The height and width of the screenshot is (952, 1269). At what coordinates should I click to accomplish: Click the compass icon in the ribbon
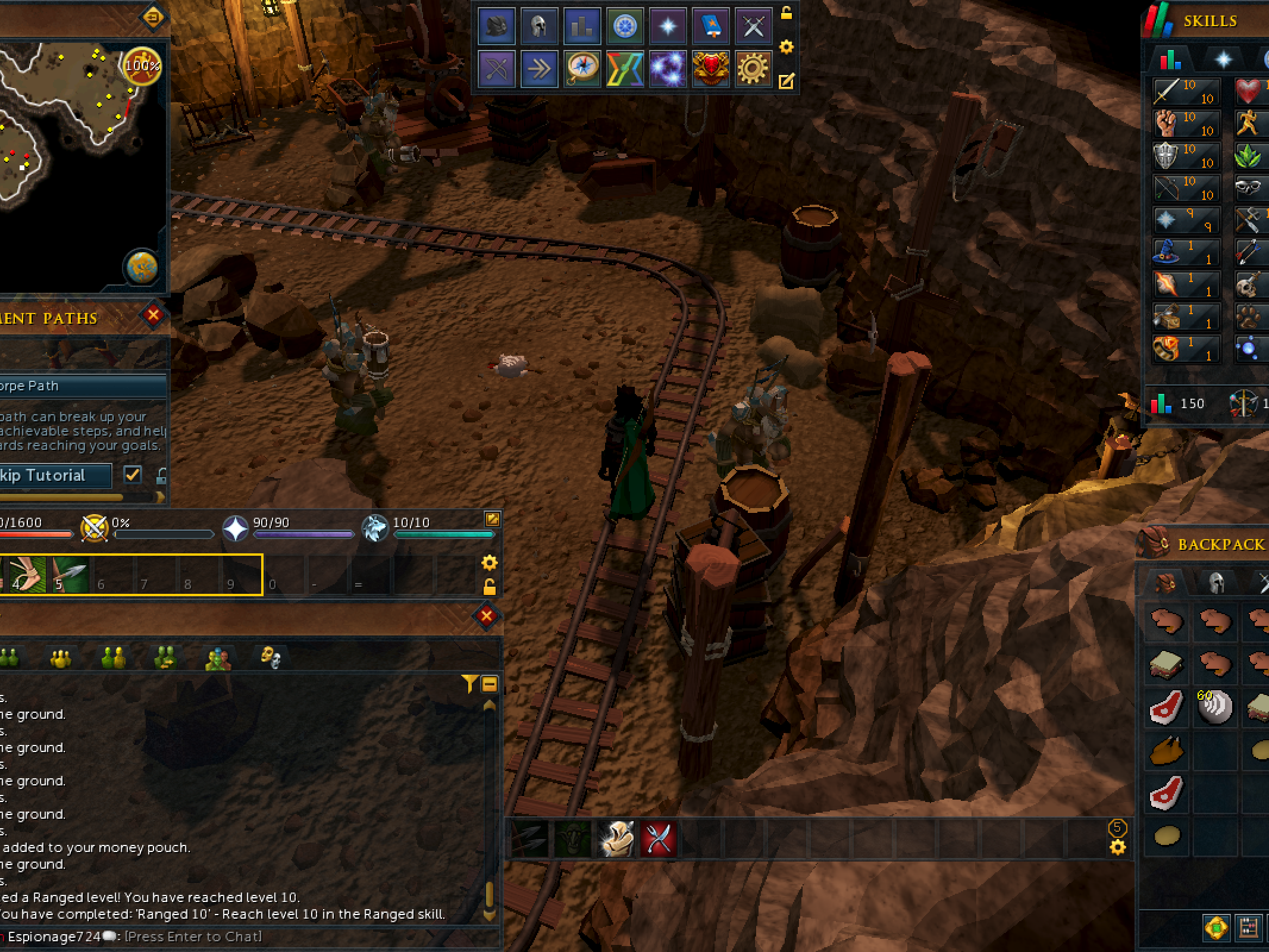[582, 69]
